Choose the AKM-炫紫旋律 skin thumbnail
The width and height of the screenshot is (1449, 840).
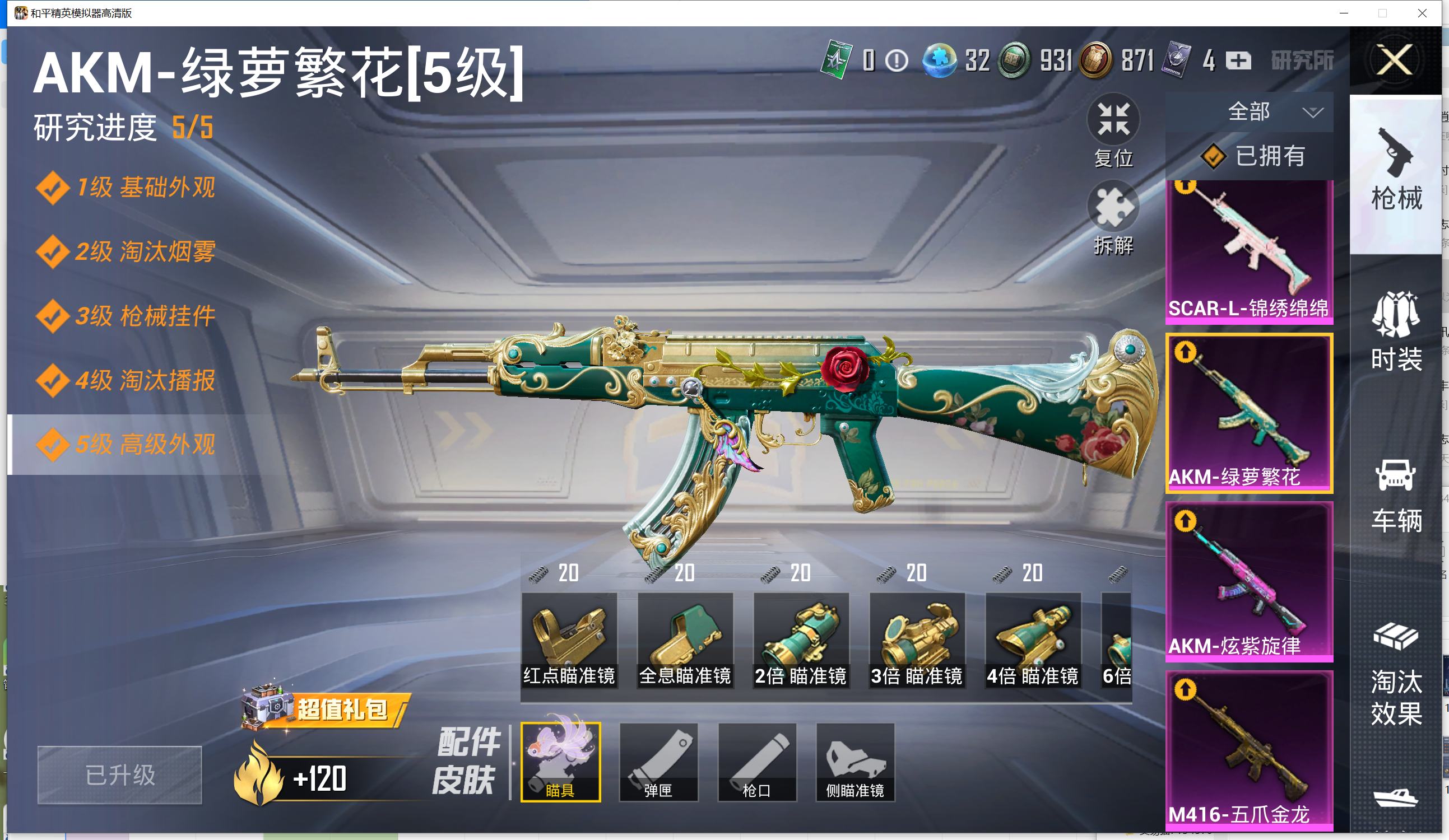point(1249,581)
